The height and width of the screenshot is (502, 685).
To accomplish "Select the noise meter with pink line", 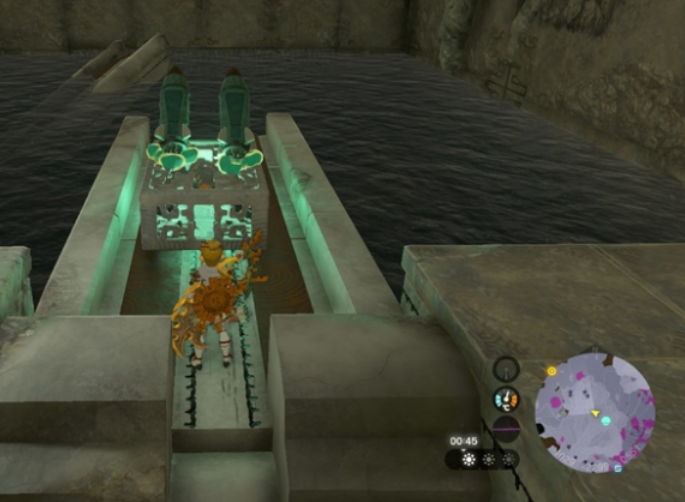I will pos(506,428).
